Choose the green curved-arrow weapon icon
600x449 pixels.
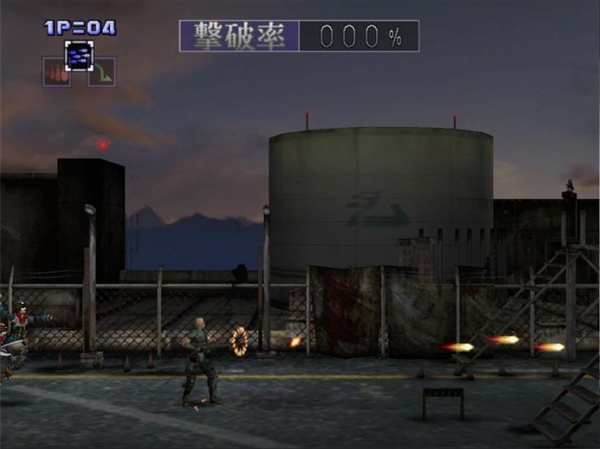click(102, 71)
